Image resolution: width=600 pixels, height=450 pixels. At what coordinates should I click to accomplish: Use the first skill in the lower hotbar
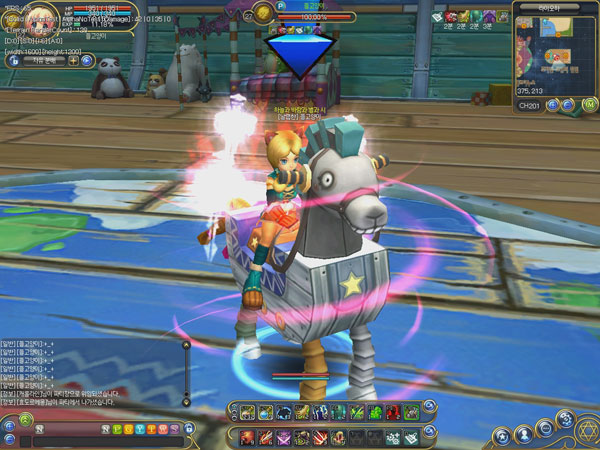[x=248, y=437]
